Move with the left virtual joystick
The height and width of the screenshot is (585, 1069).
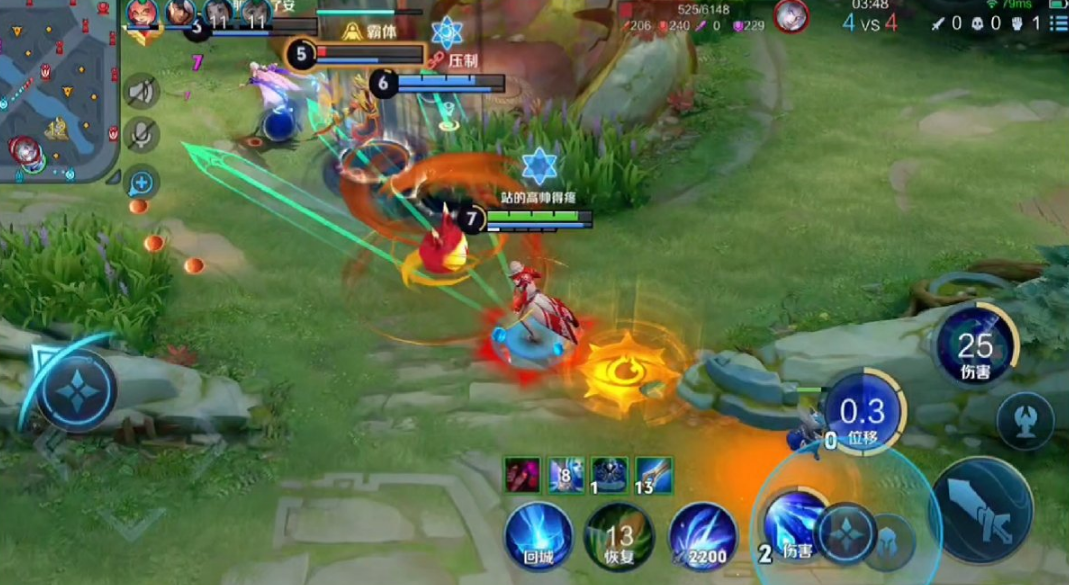(x=77, y=390)
